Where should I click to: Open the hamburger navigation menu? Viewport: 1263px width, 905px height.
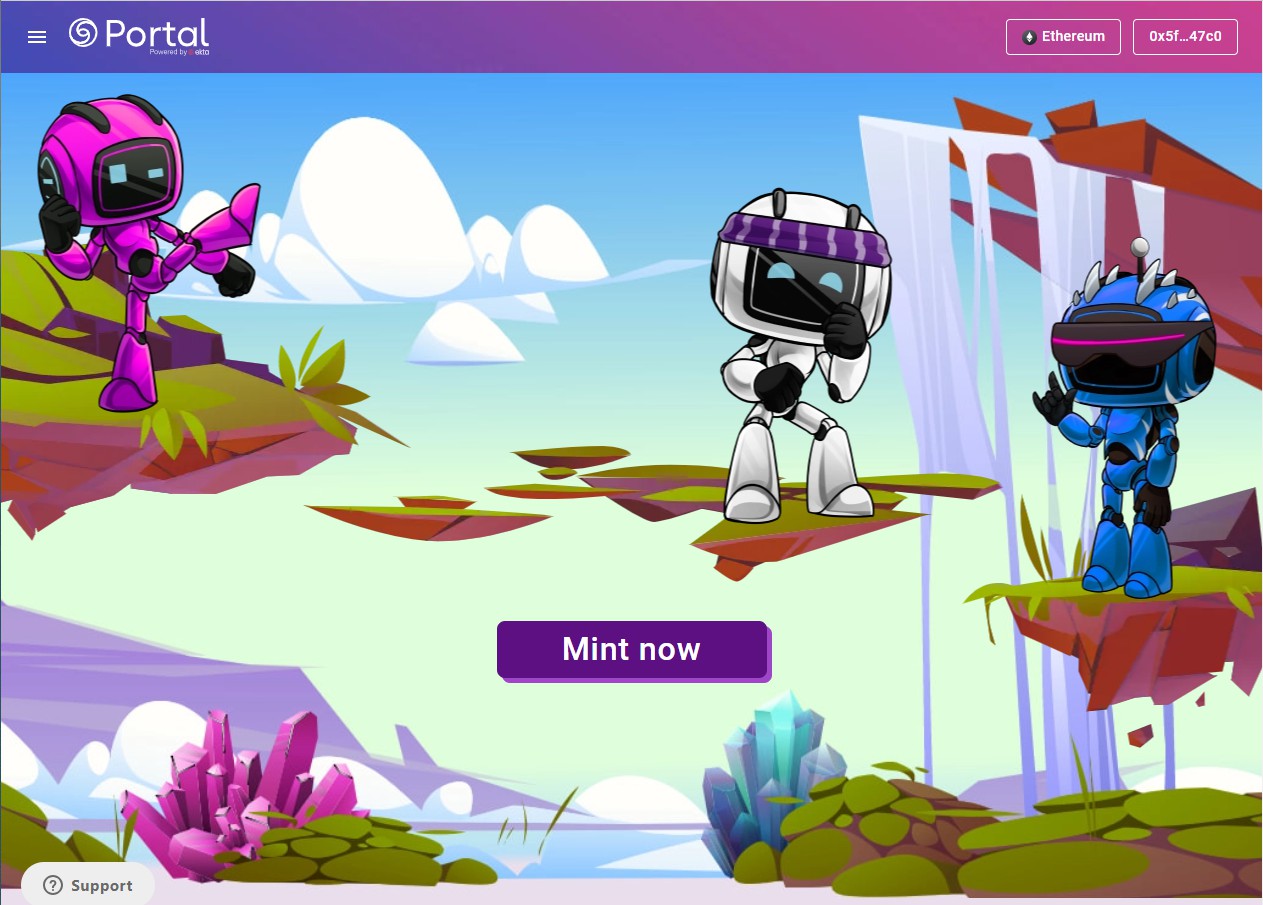click(x=37, y=37)
